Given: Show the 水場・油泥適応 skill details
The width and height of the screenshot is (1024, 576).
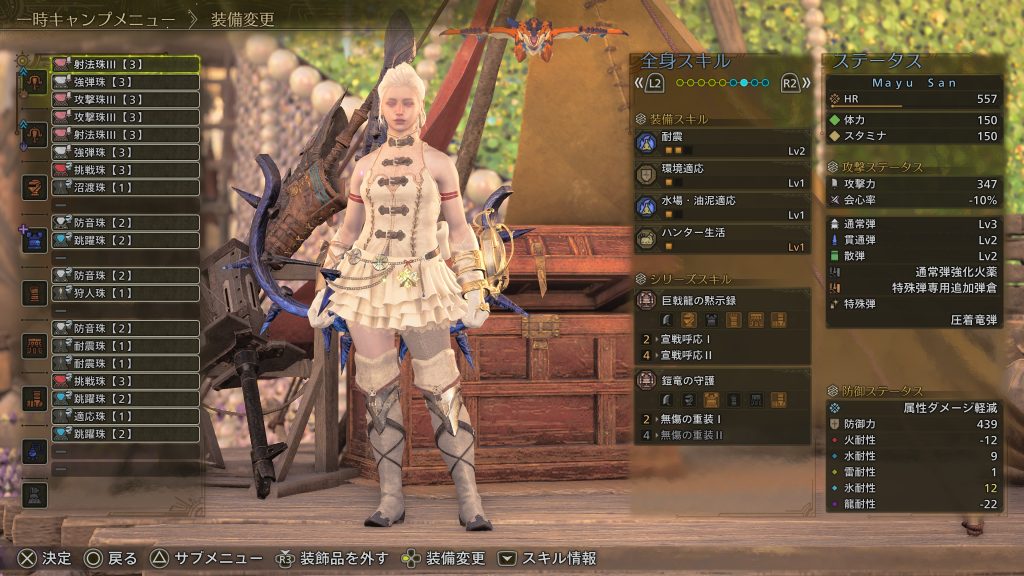Looking at the screenshot, I should pos(722,207).
